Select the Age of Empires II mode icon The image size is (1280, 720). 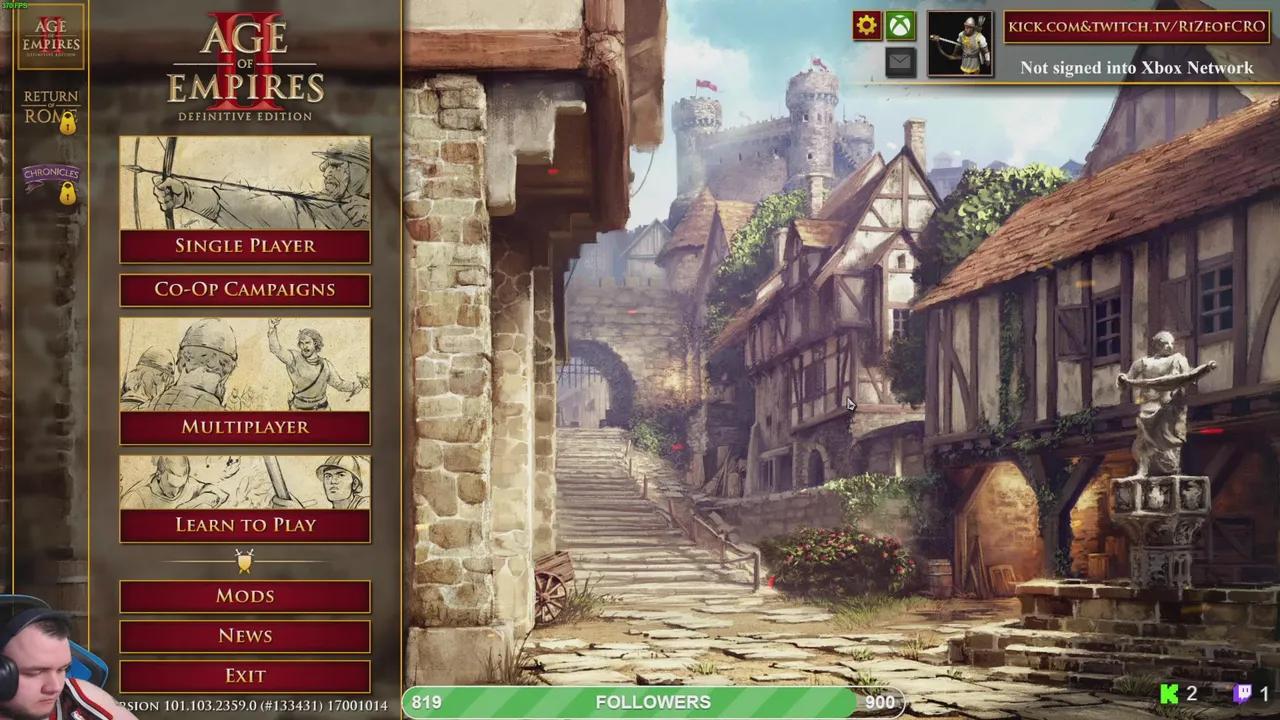pos(51,38)
